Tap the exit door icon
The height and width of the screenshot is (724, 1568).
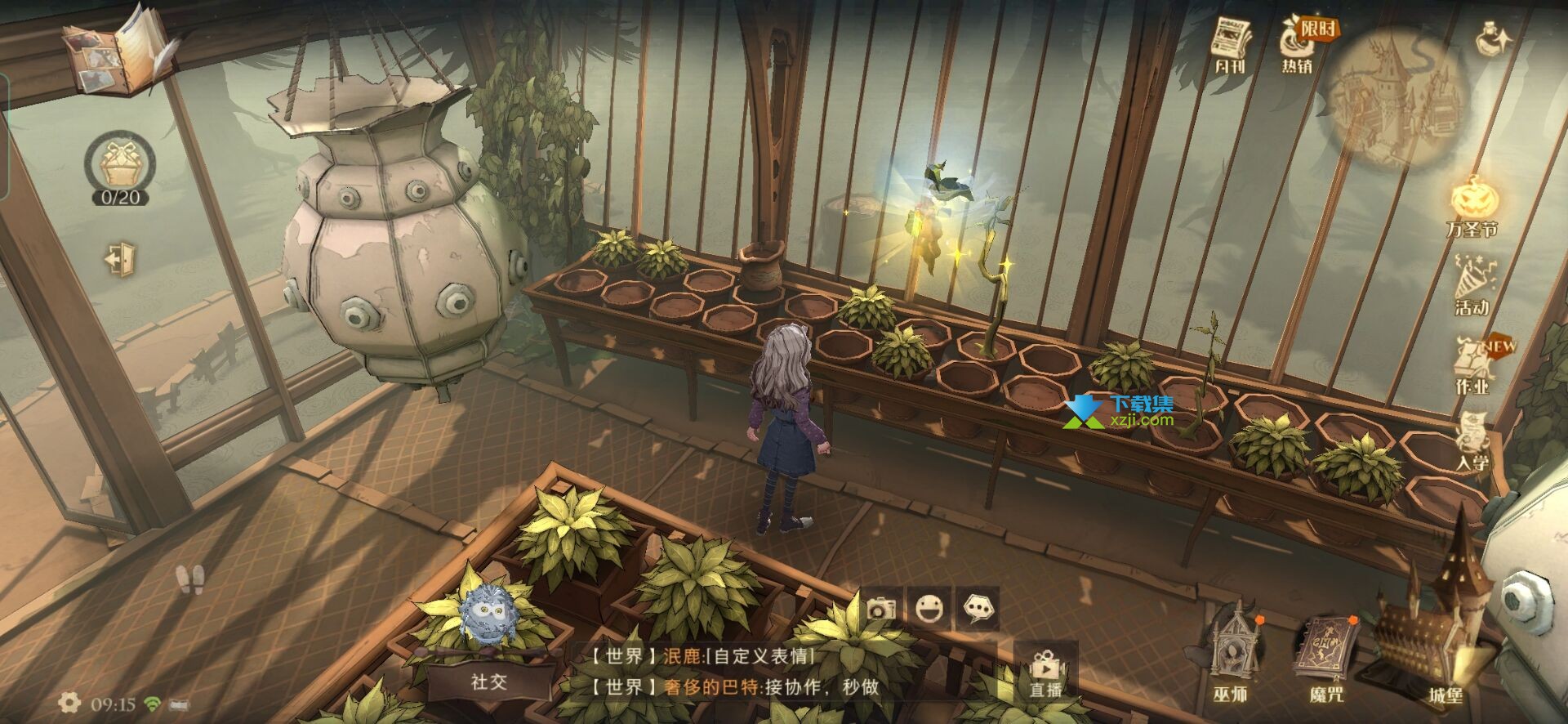pyautogui.click(x=121, y=259)
